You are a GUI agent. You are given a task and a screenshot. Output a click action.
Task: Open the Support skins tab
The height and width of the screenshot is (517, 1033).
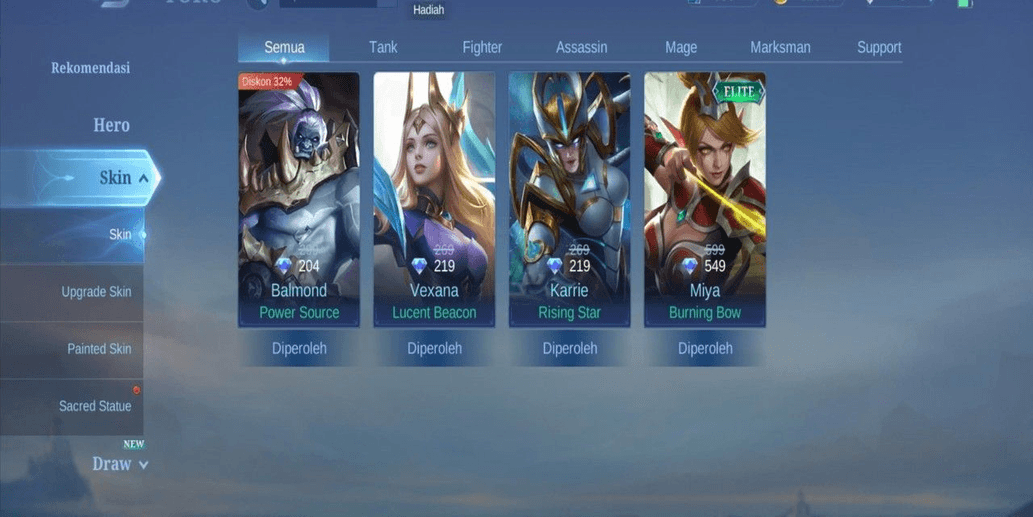click(879, 47)
